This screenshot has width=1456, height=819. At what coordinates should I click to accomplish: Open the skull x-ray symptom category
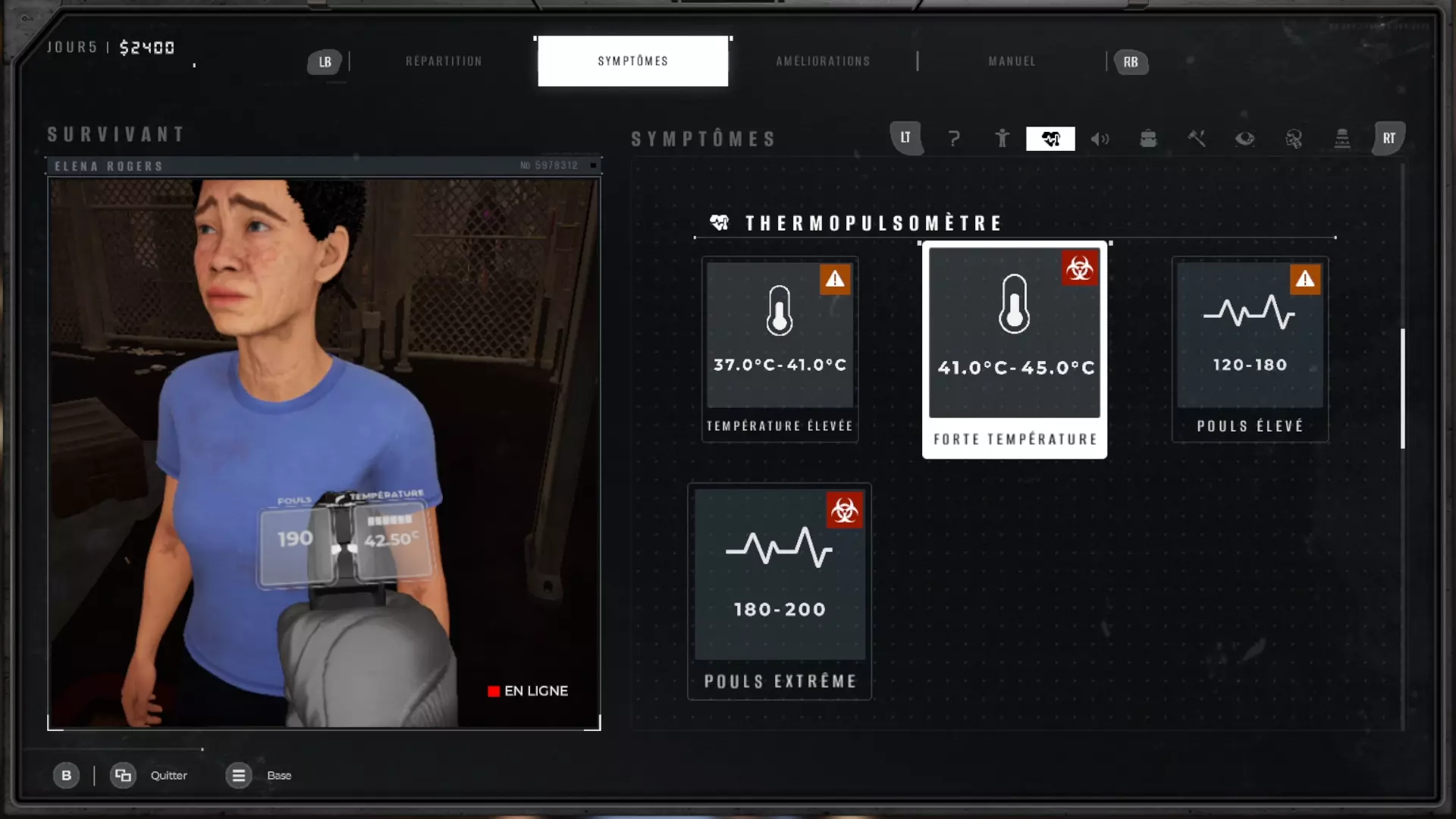click(x=1294, y=139)
